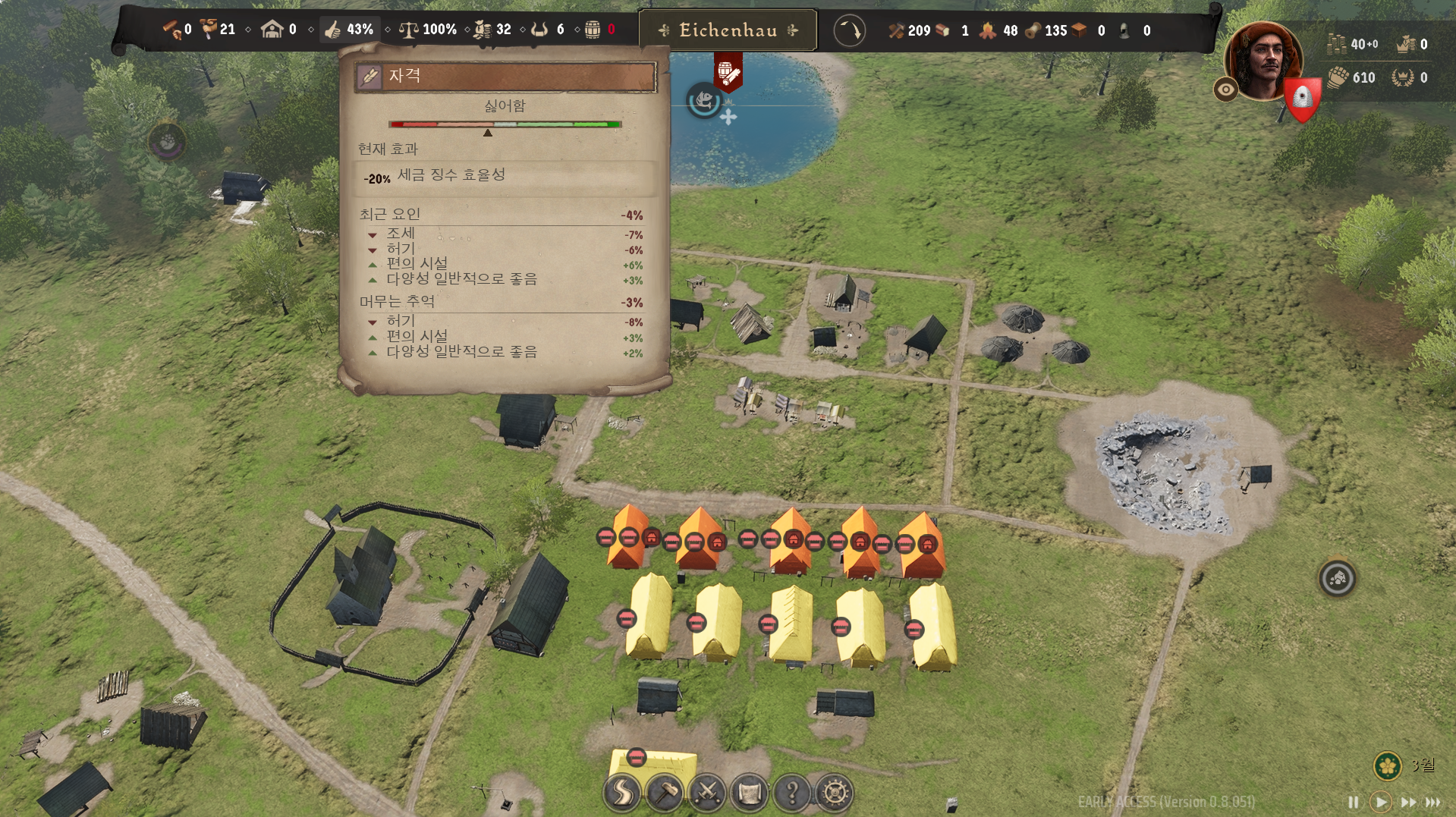
Task: Click the 자격 panel header
Action: (505, 76)
